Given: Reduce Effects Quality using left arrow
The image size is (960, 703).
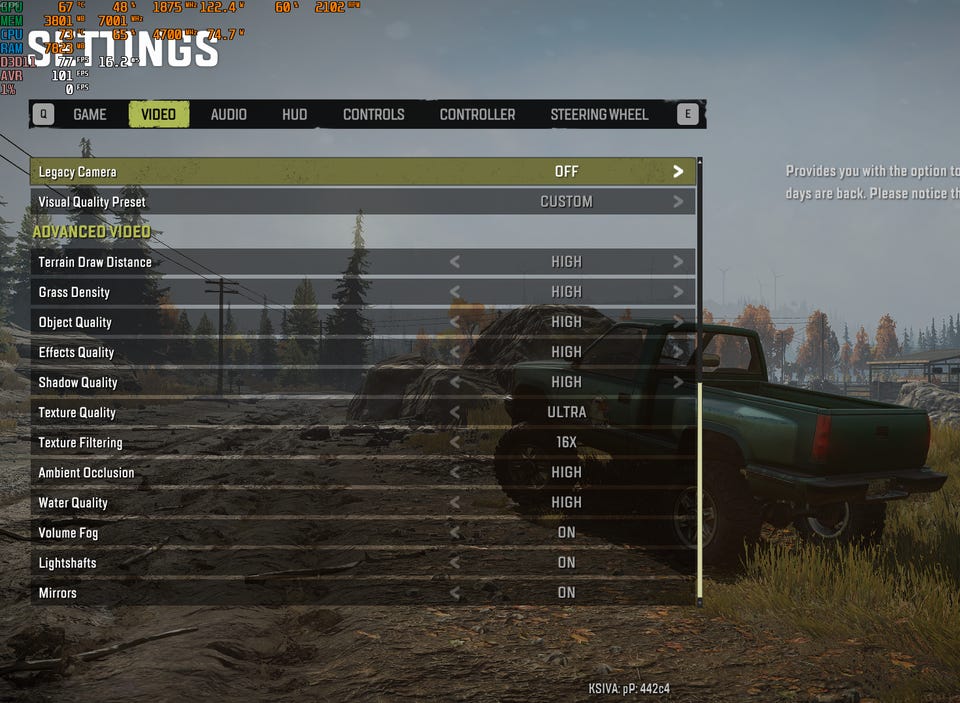Looking at the screenshot, I should pyautogui.click(x=455, y=352).
